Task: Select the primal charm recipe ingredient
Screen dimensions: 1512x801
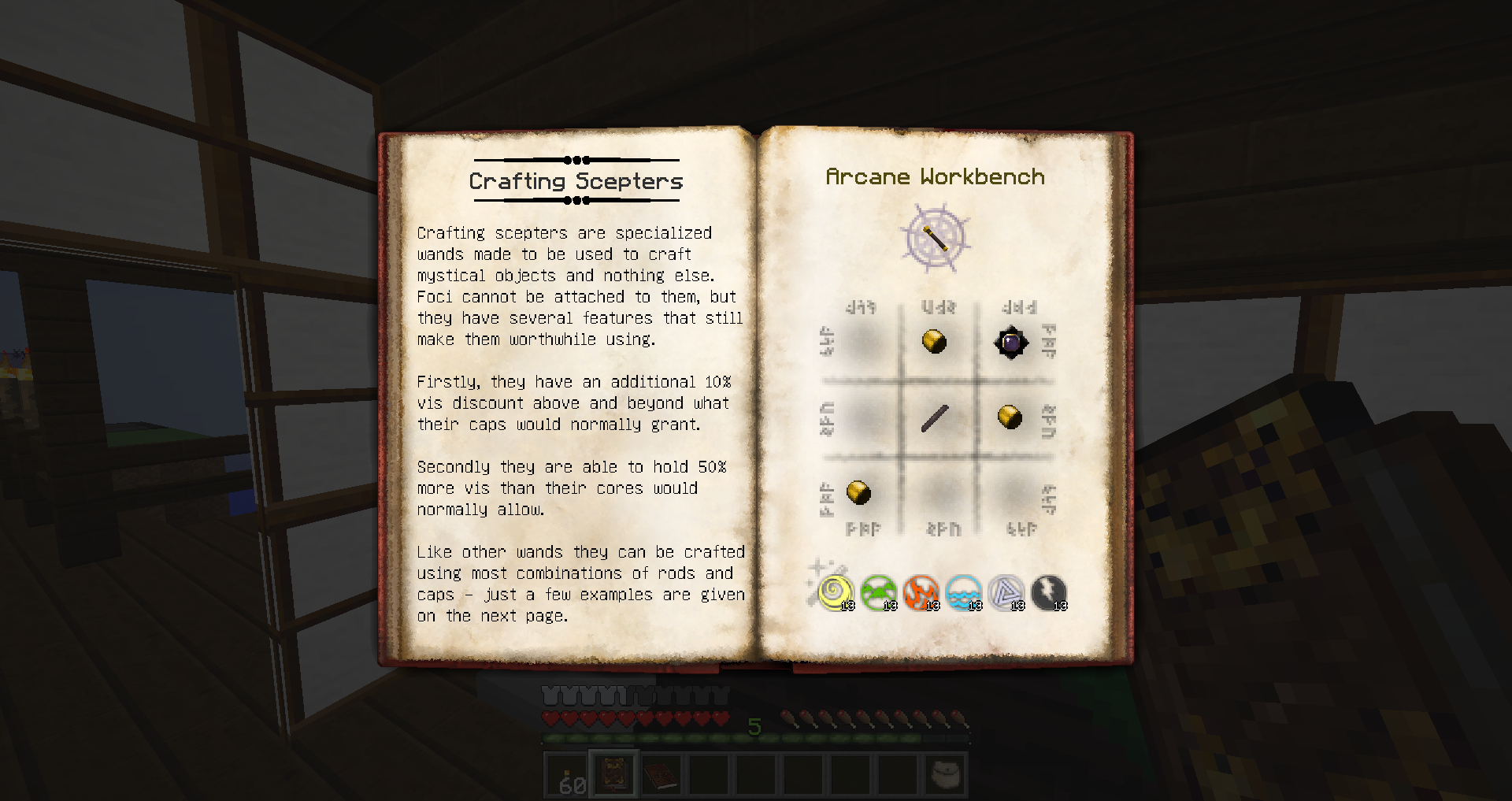Action: (1010, 343)
